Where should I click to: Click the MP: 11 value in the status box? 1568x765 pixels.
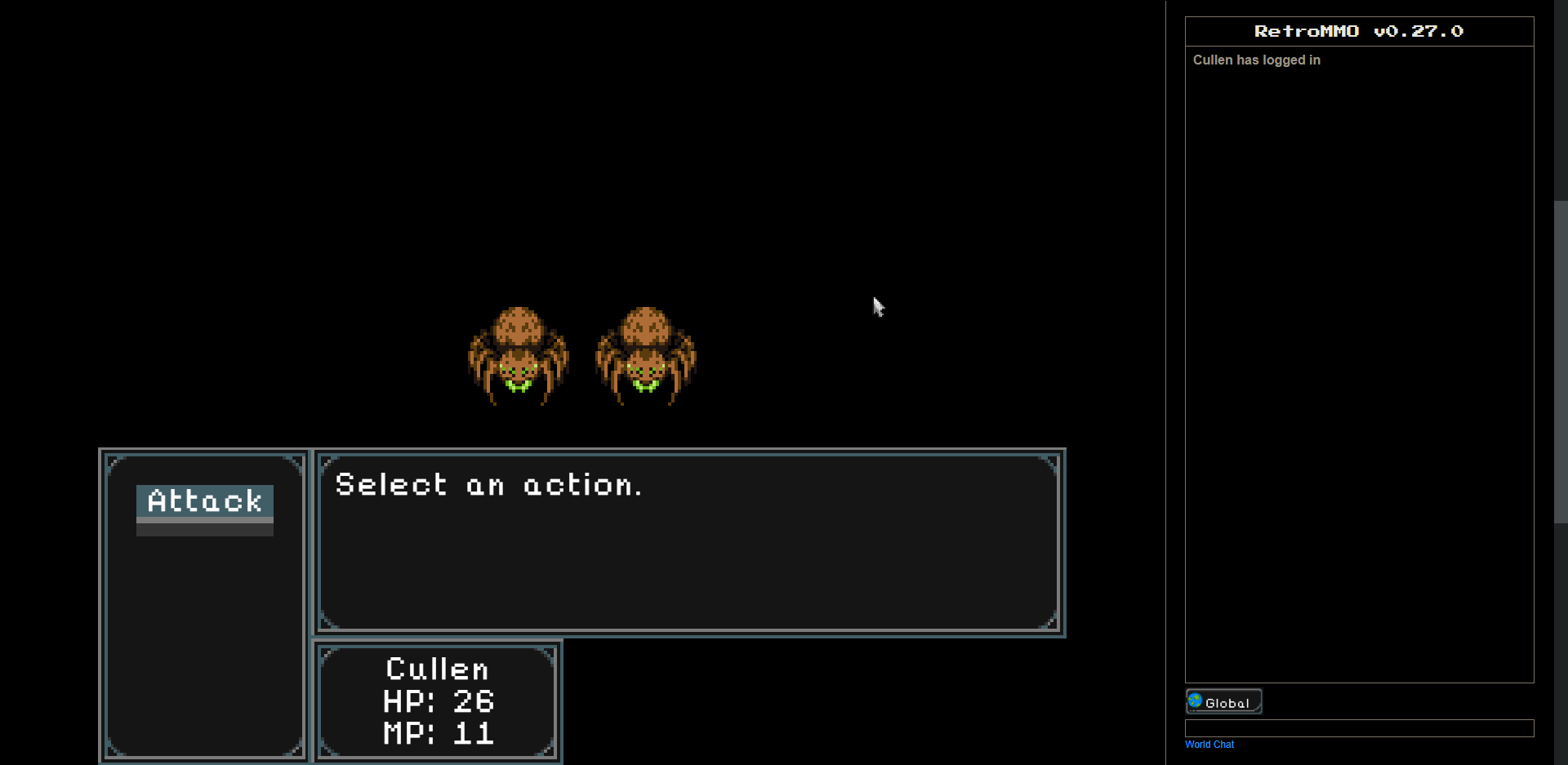click(439, 732)
